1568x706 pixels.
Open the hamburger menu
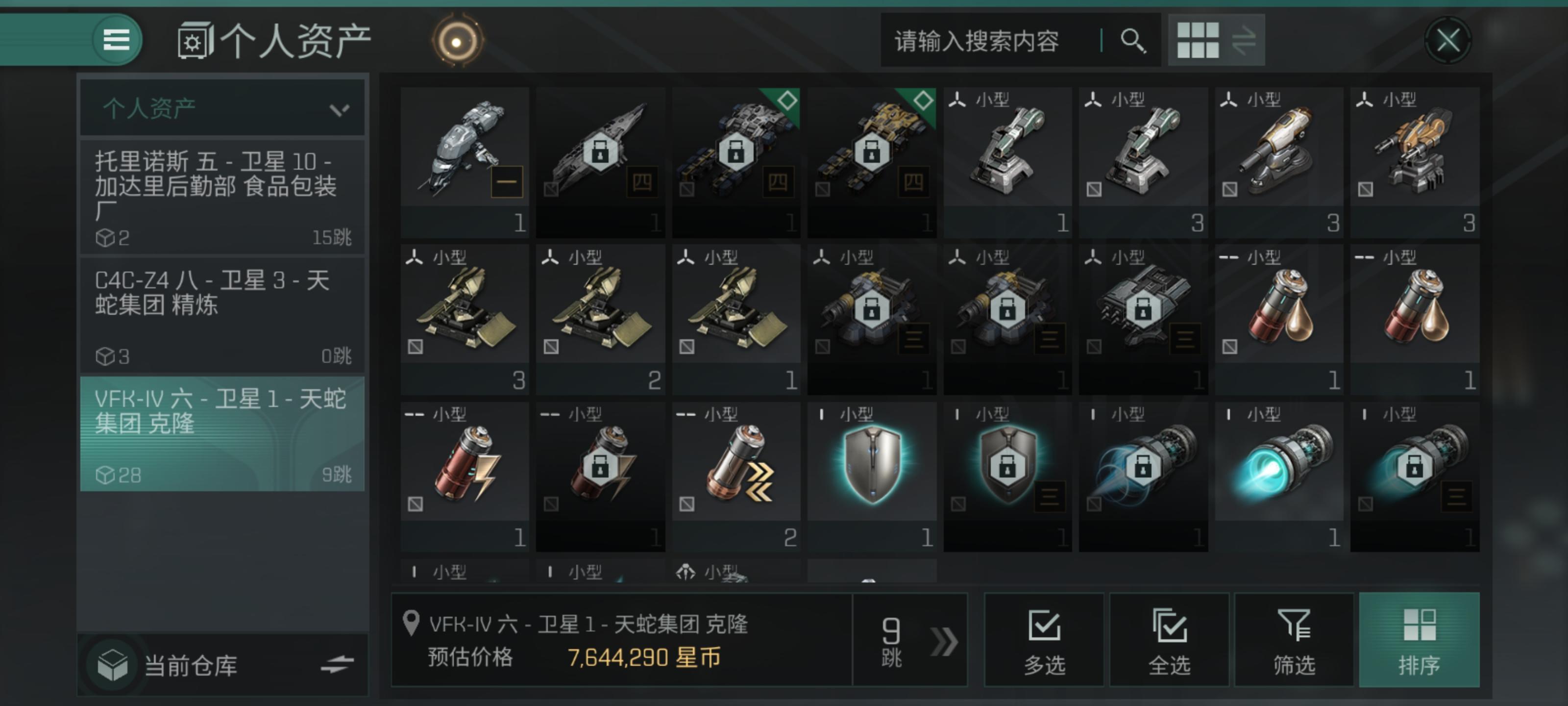116,40
